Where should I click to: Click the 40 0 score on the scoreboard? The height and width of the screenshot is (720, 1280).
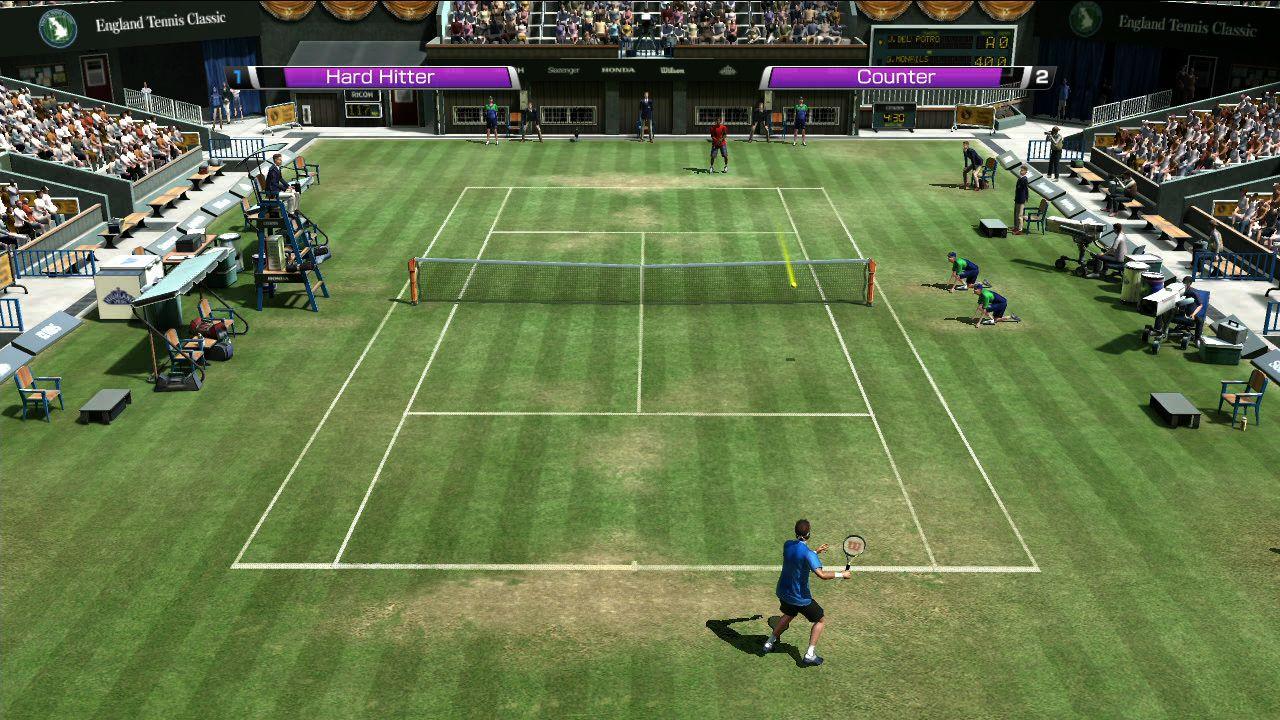pos(995,60)
